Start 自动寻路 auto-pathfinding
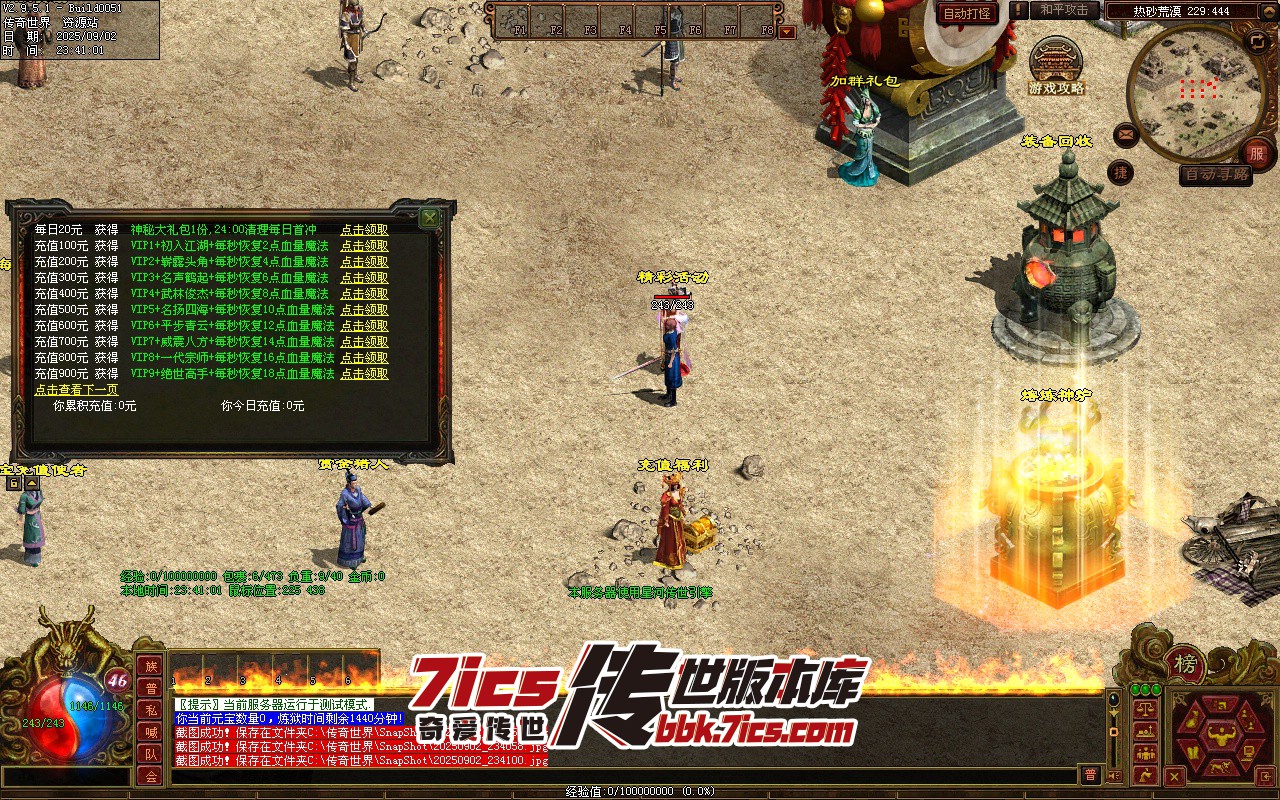1280x800 pixels. pos(1215,174)
